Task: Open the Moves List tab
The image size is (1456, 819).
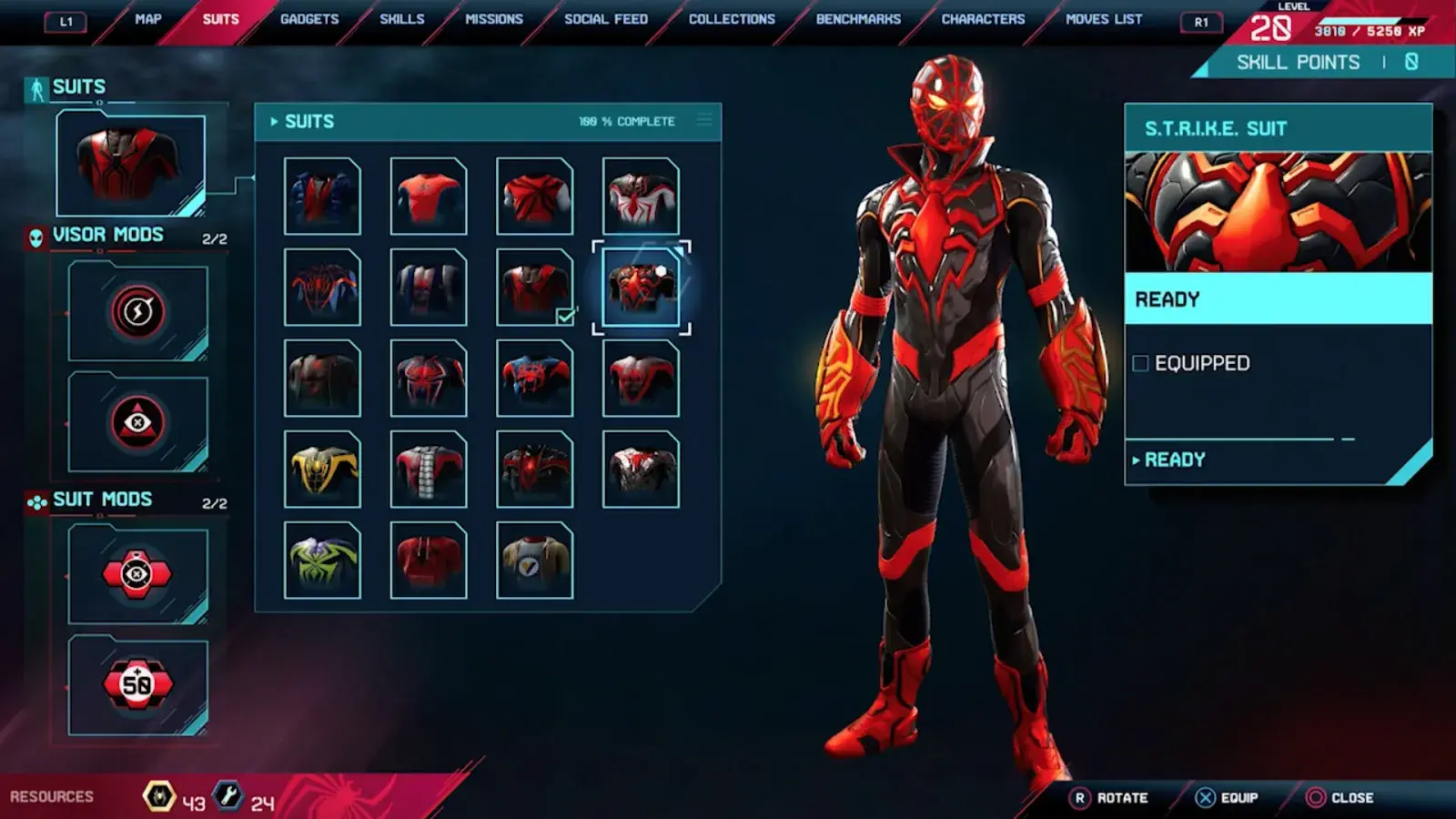Action: coord(1104,19)
